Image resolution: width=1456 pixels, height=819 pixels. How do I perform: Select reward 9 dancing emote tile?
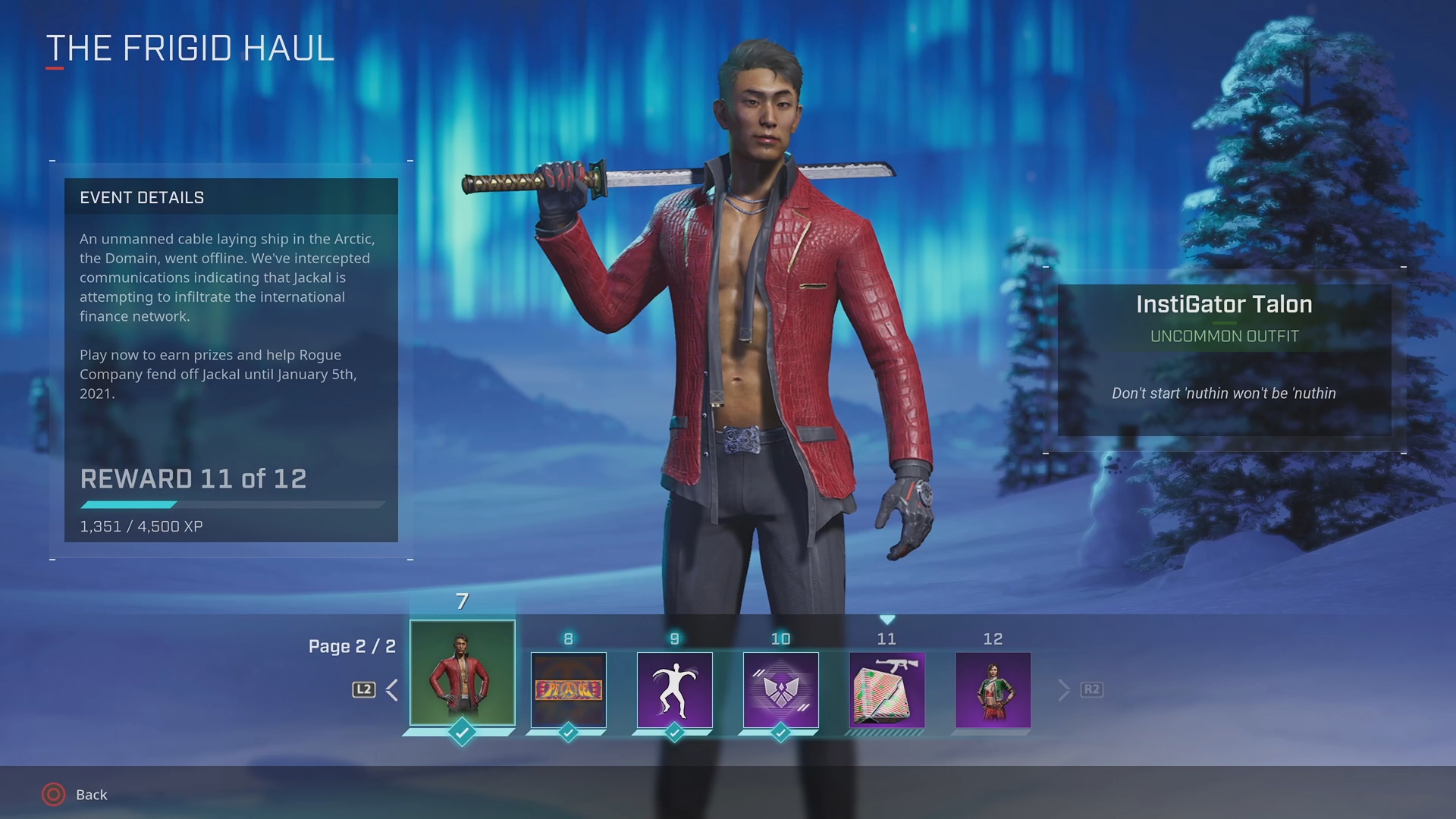point(674,689)
